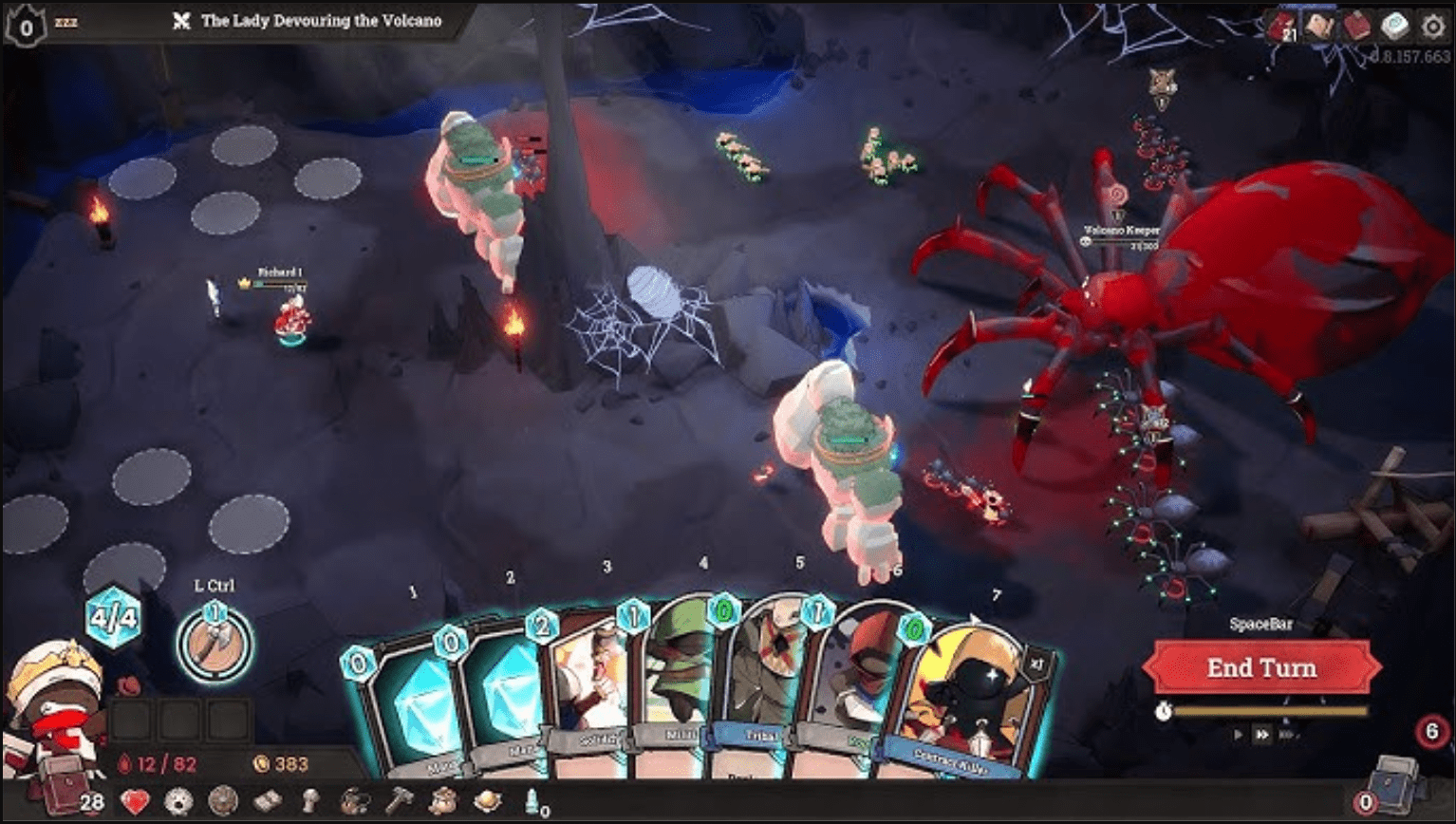Open the card pack icon next to settings gear
This screenshot has height=824, width=1456.
[1393, 25]
